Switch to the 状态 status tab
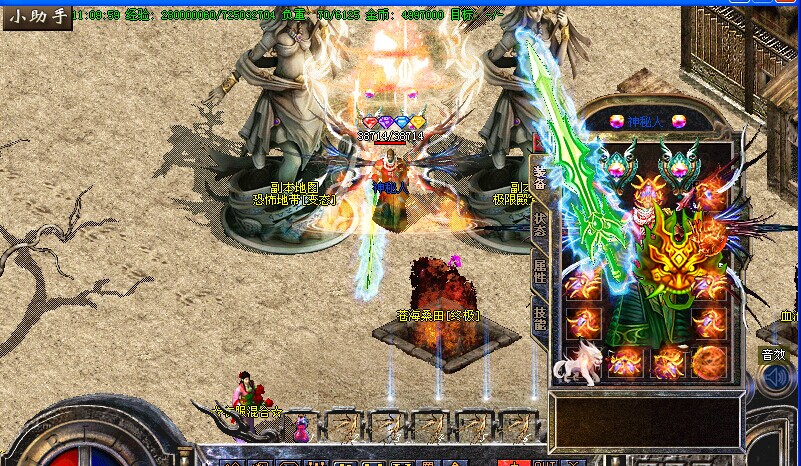This screenshot has height=466, width=801. tap(539, 222)
